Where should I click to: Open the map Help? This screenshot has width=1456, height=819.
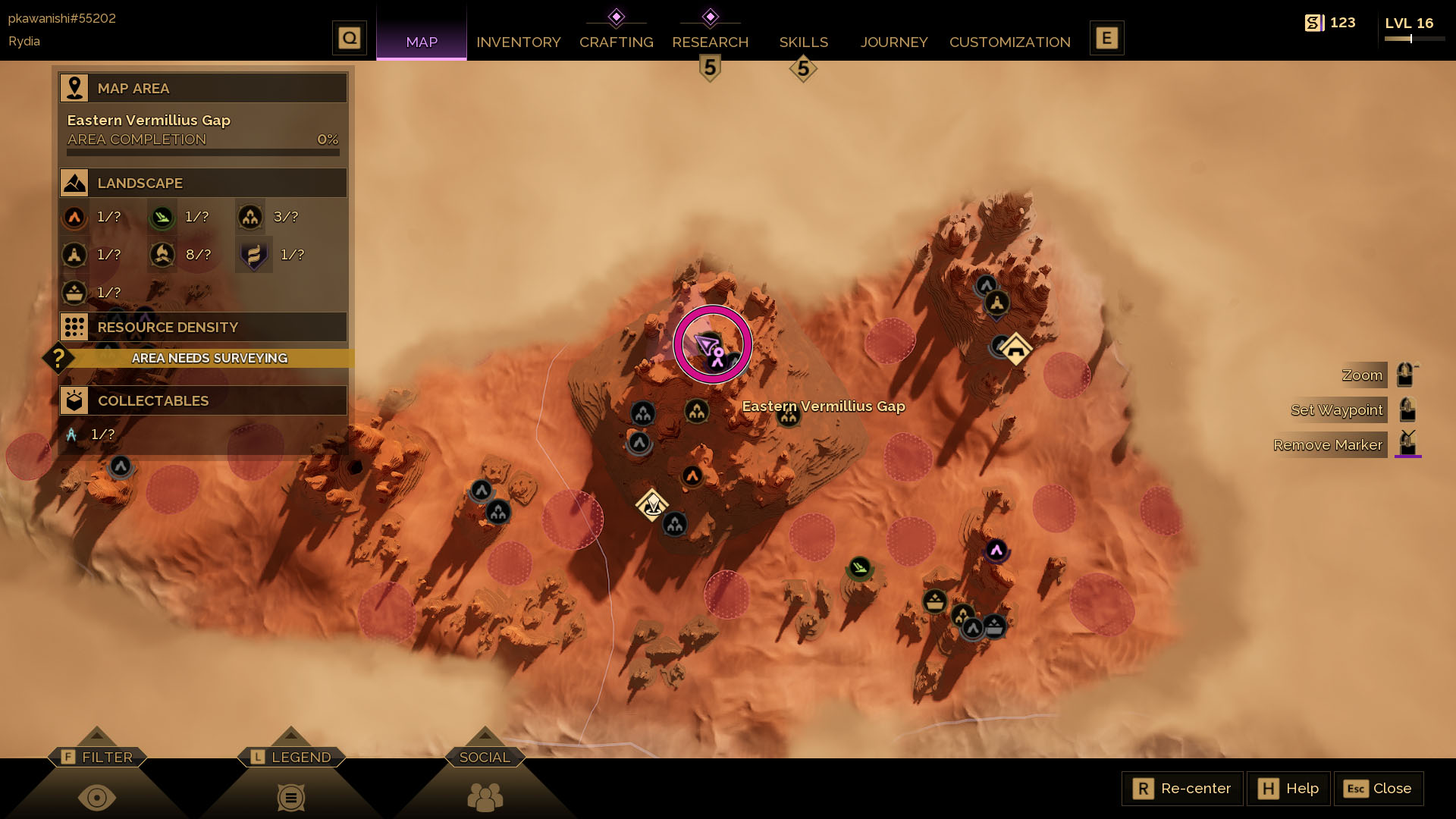point(1288,789)
